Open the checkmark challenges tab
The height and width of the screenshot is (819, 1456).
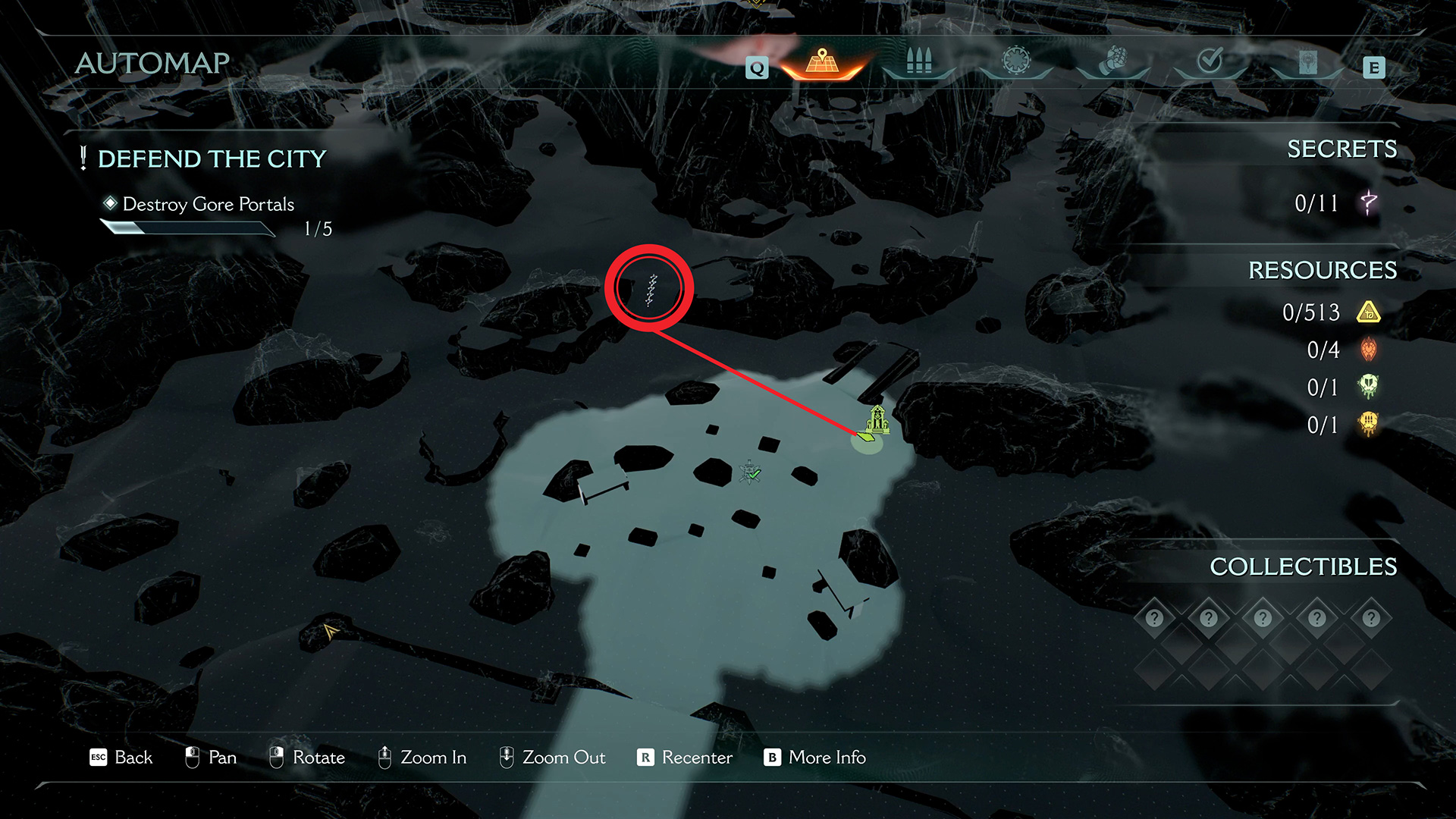[1210, 61]
